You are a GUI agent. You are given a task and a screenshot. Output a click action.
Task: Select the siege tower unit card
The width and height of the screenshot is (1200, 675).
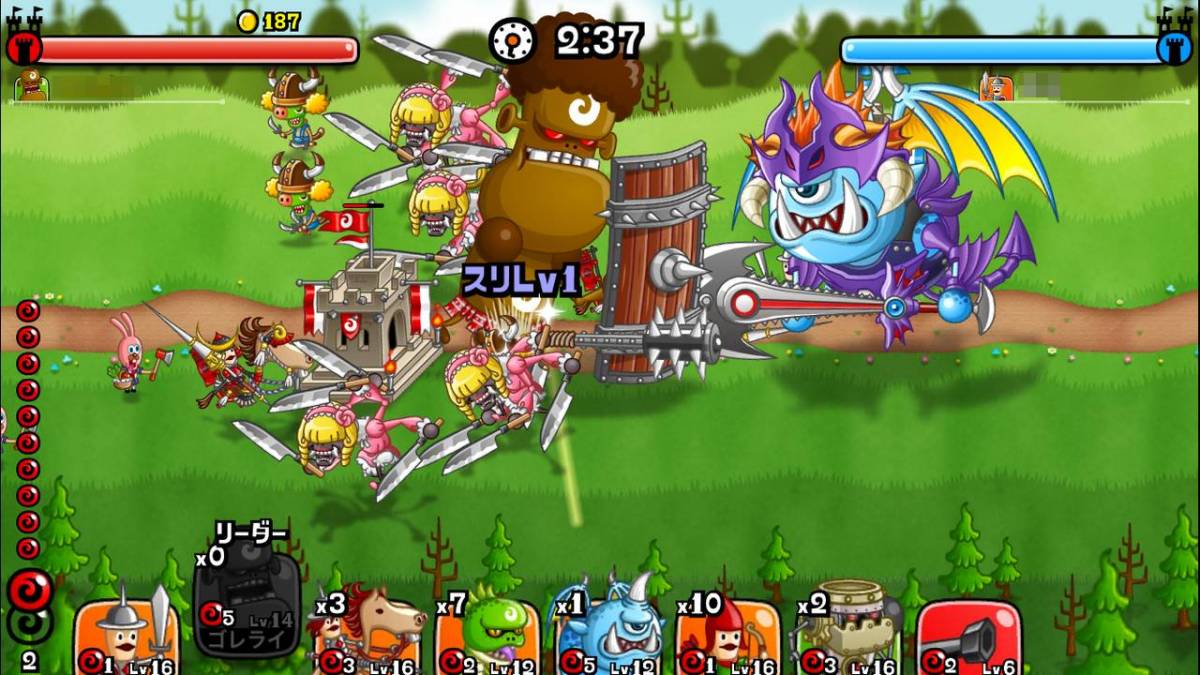pyautogui.click(x=848, y=634)
